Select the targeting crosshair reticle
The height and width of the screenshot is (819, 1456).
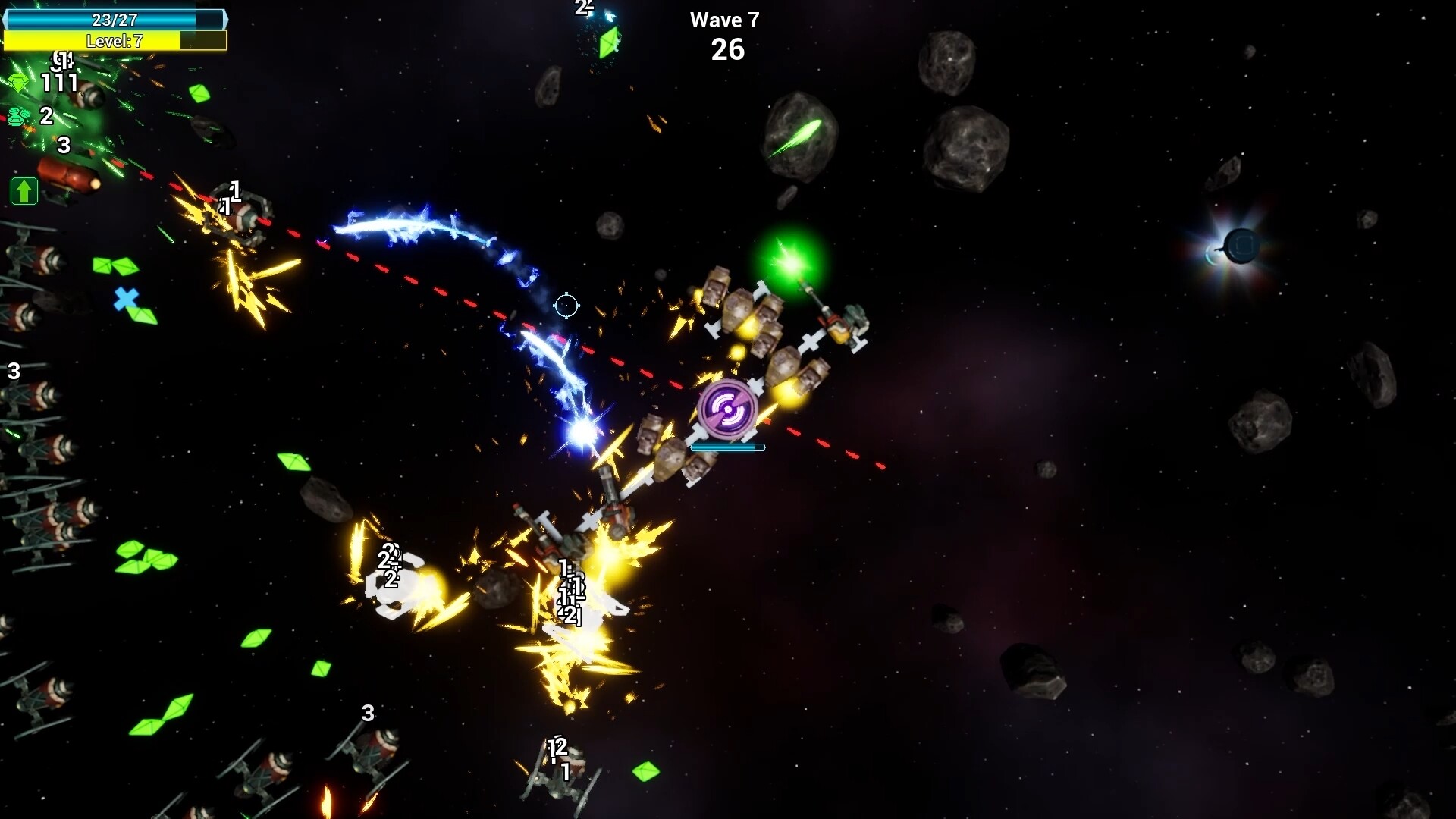point(567,306)
